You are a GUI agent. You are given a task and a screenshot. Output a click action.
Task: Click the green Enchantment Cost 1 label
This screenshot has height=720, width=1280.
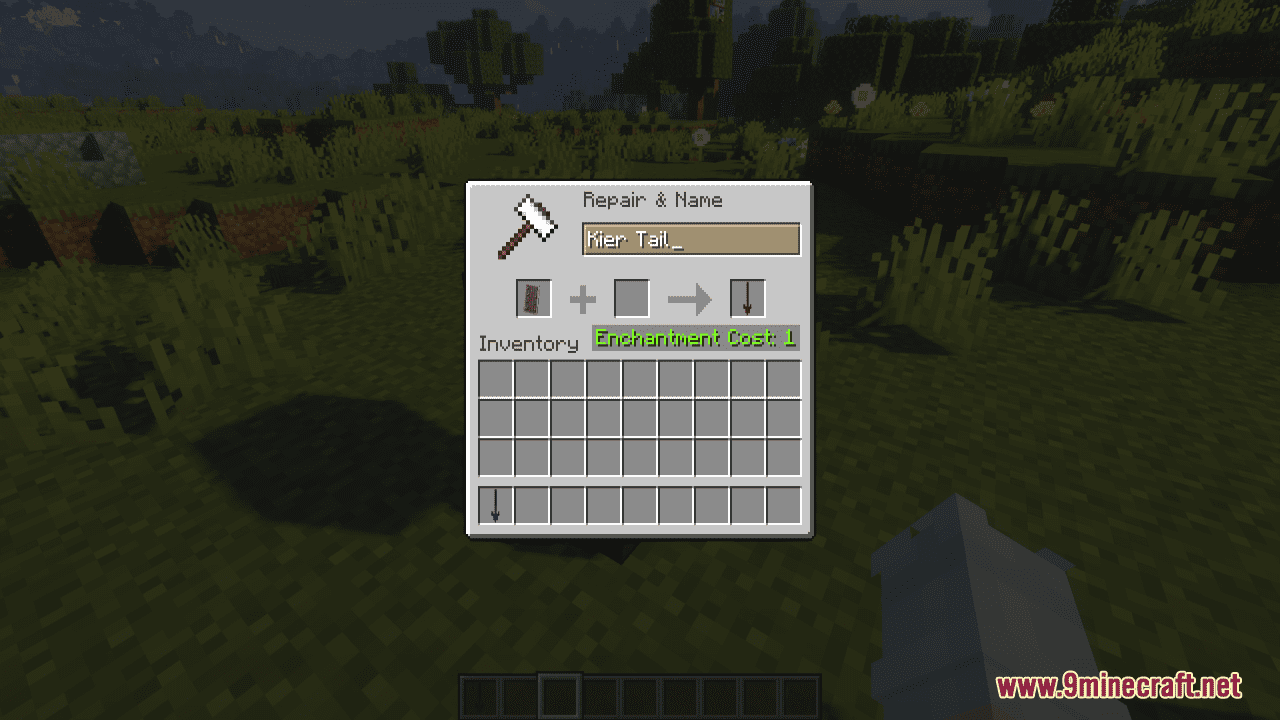694,338
